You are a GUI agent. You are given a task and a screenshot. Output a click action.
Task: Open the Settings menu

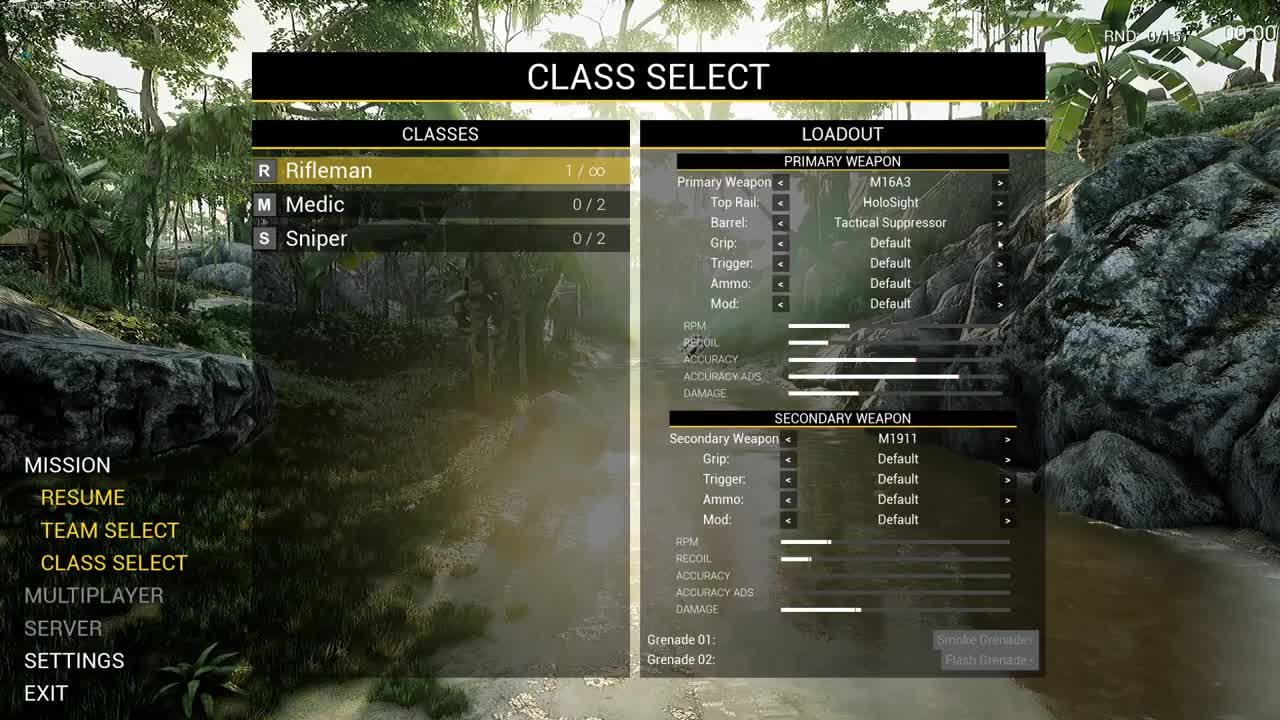pyautogui.click(x=74, y=660)
